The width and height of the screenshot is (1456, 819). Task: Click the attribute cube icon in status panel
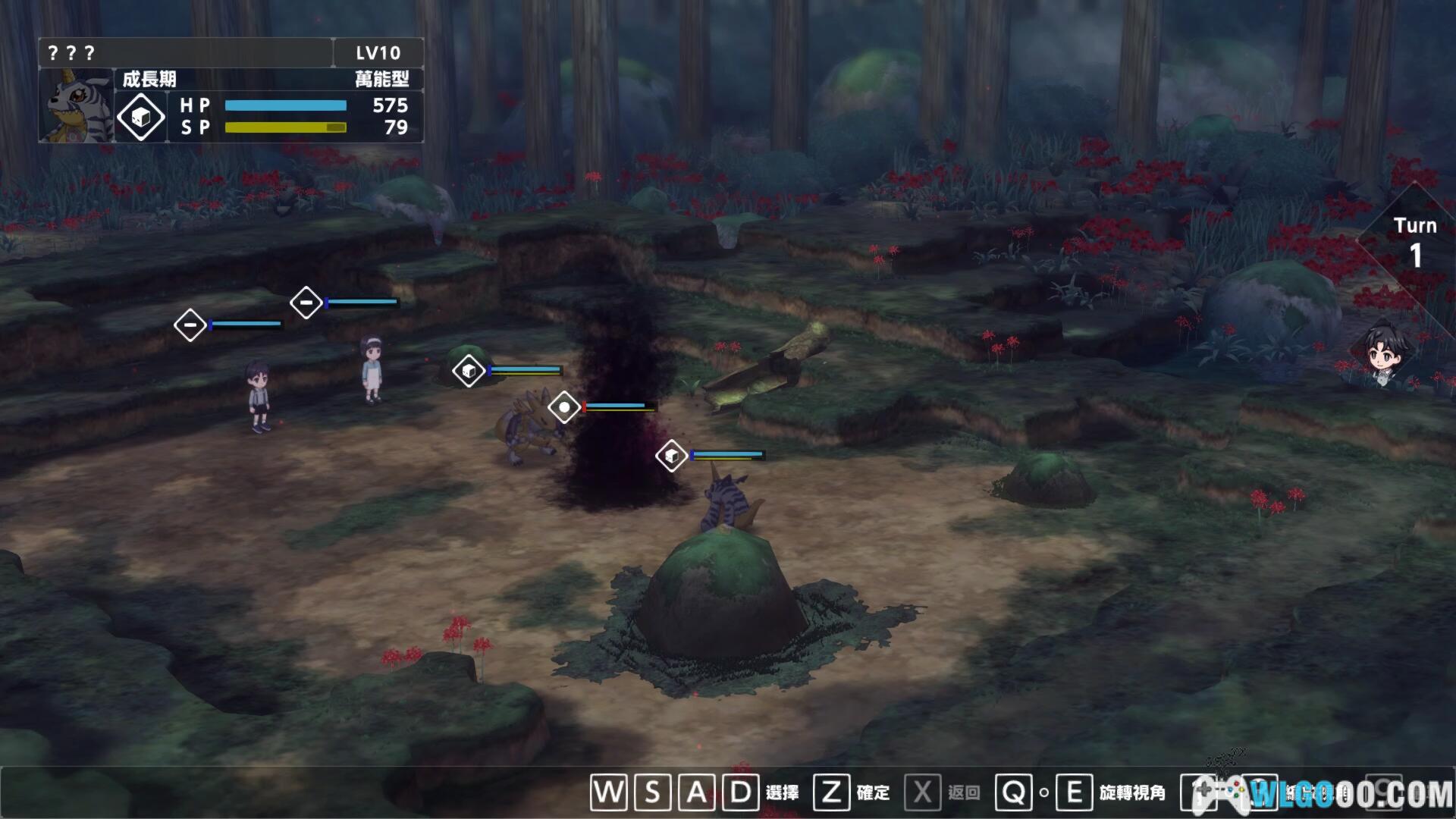click(141, 117)
